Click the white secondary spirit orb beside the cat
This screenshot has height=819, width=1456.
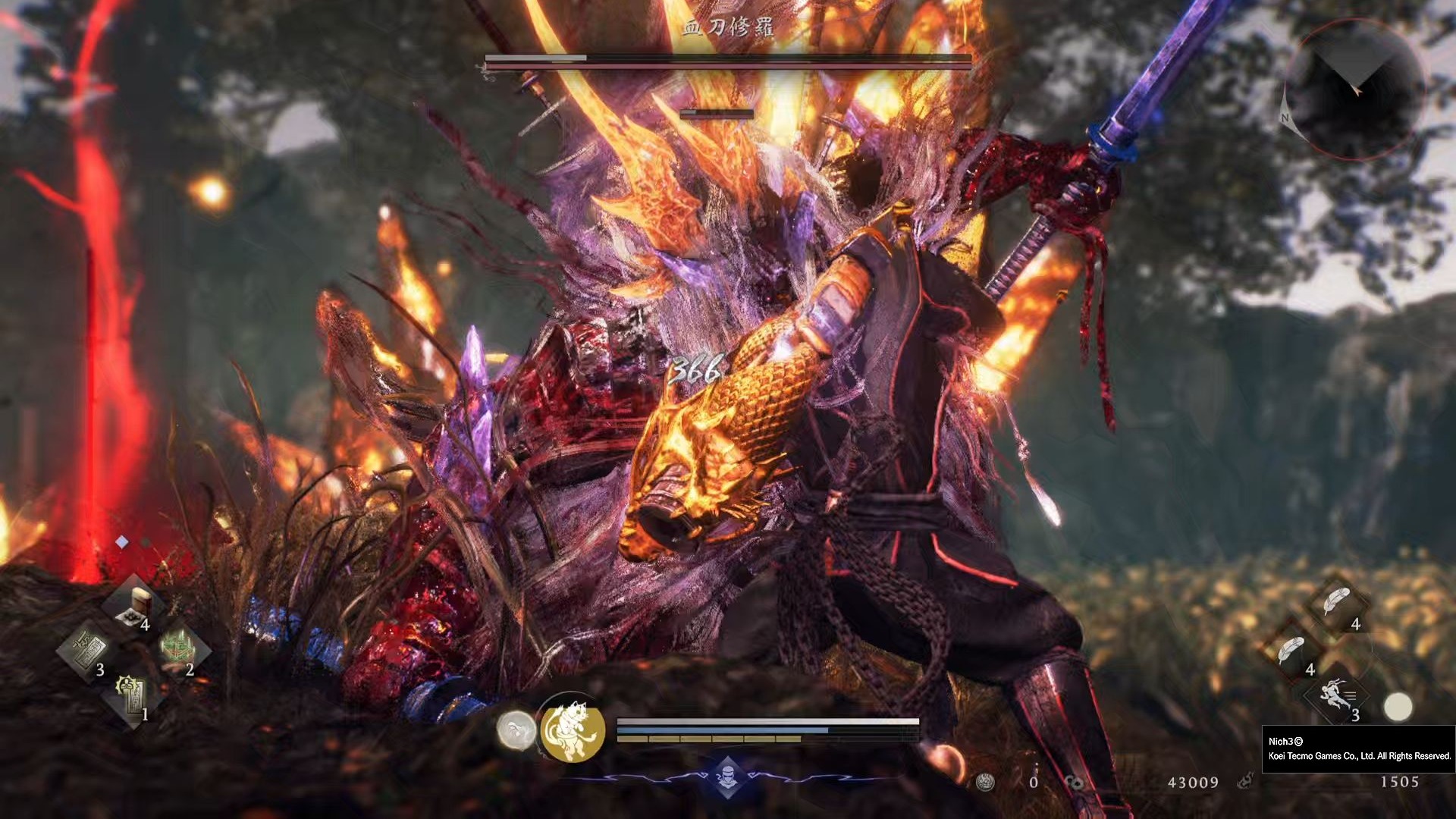point(516,731)
